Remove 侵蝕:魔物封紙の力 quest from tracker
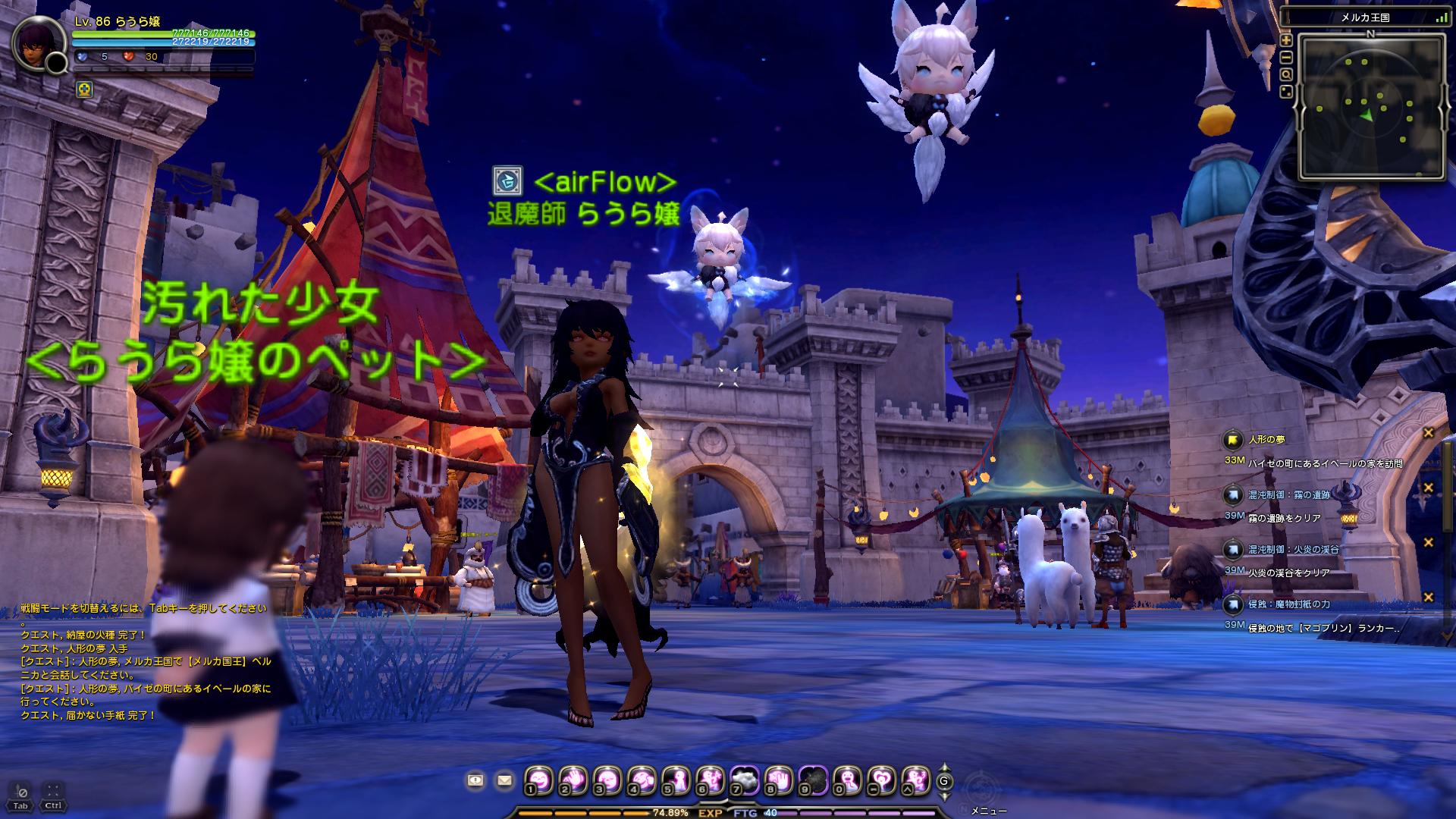This screenshot has width=1456, height=819. [x=1428, y=598]
